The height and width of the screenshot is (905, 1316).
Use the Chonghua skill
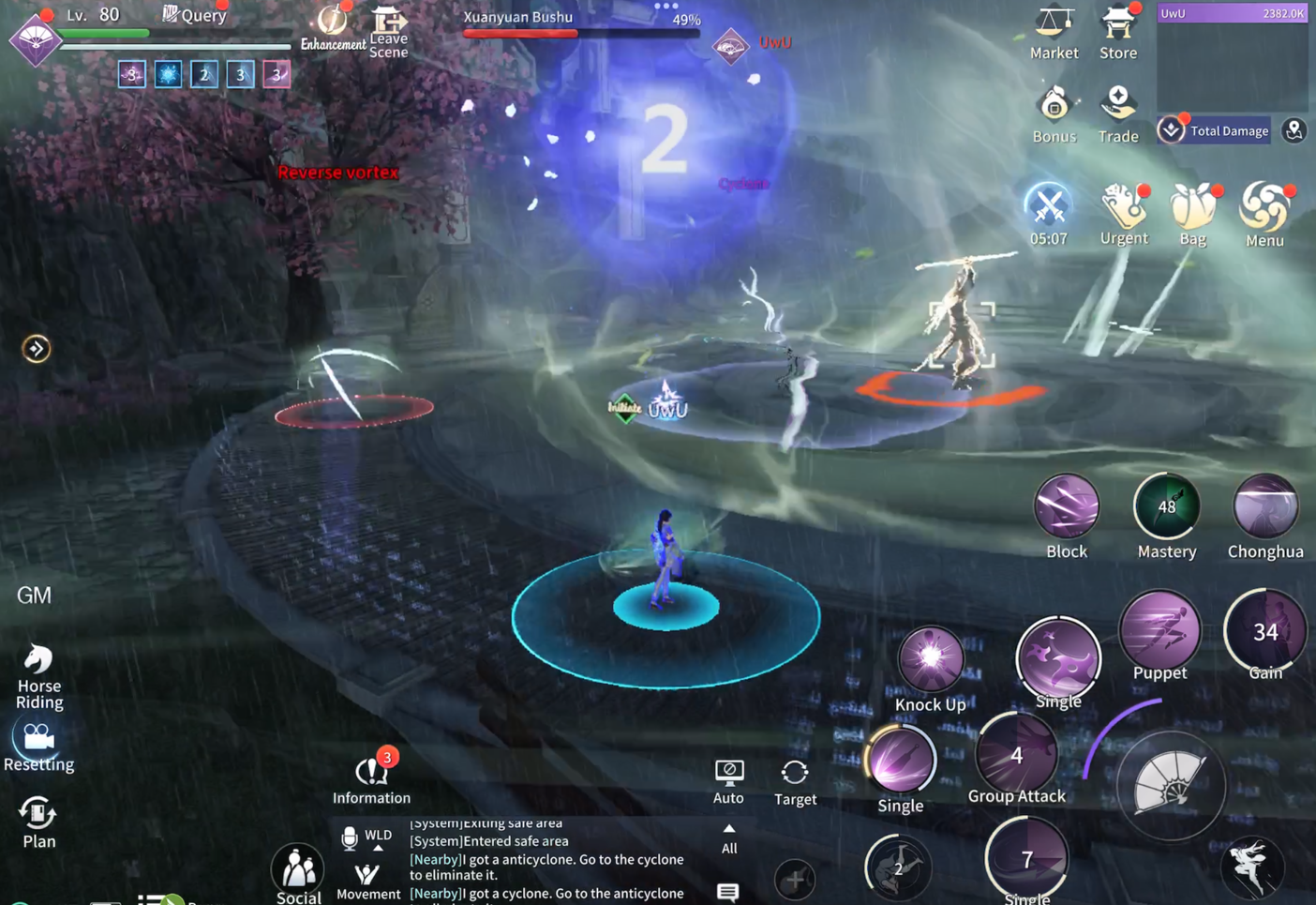[1265, 507]
